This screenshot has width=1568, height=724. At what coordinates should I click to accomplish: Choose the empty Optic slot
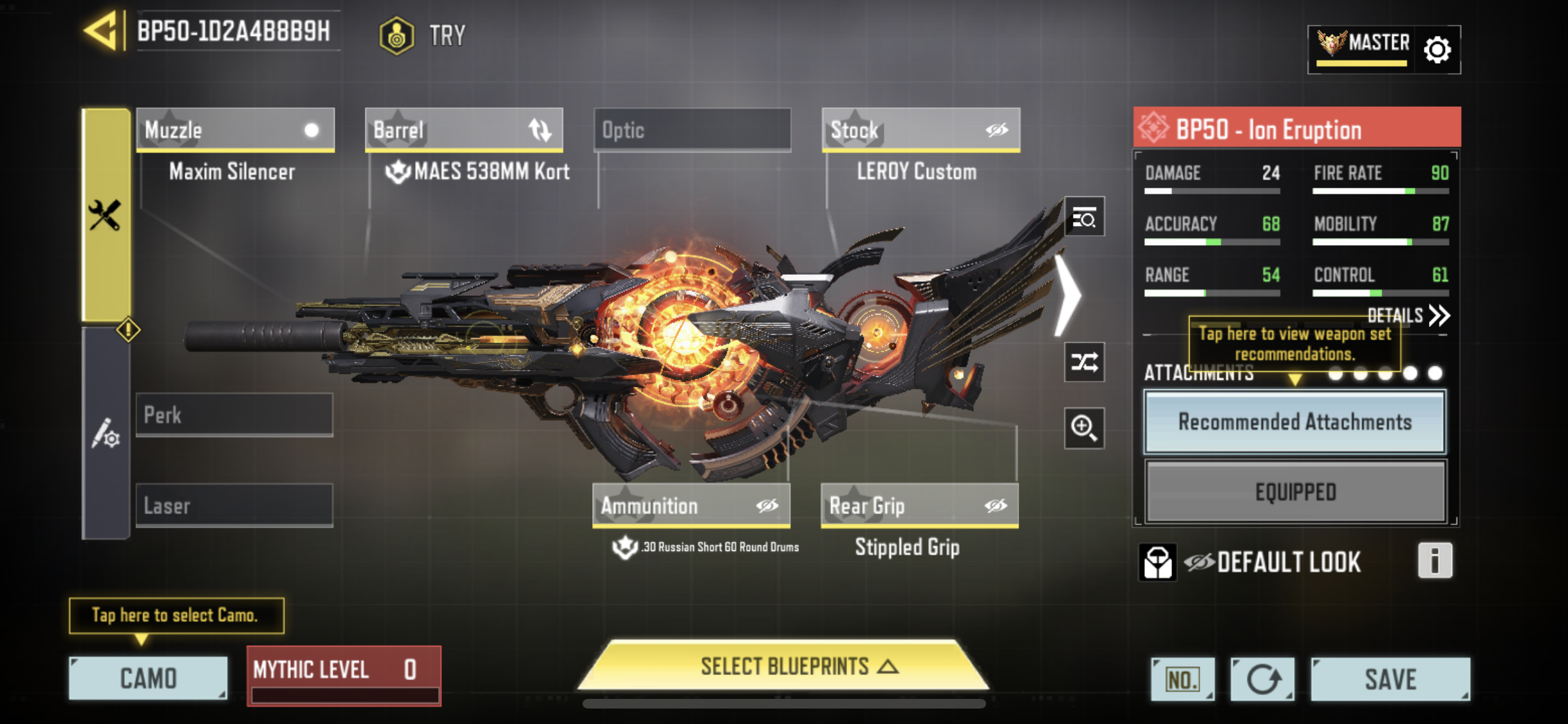(x=692, y=130)
